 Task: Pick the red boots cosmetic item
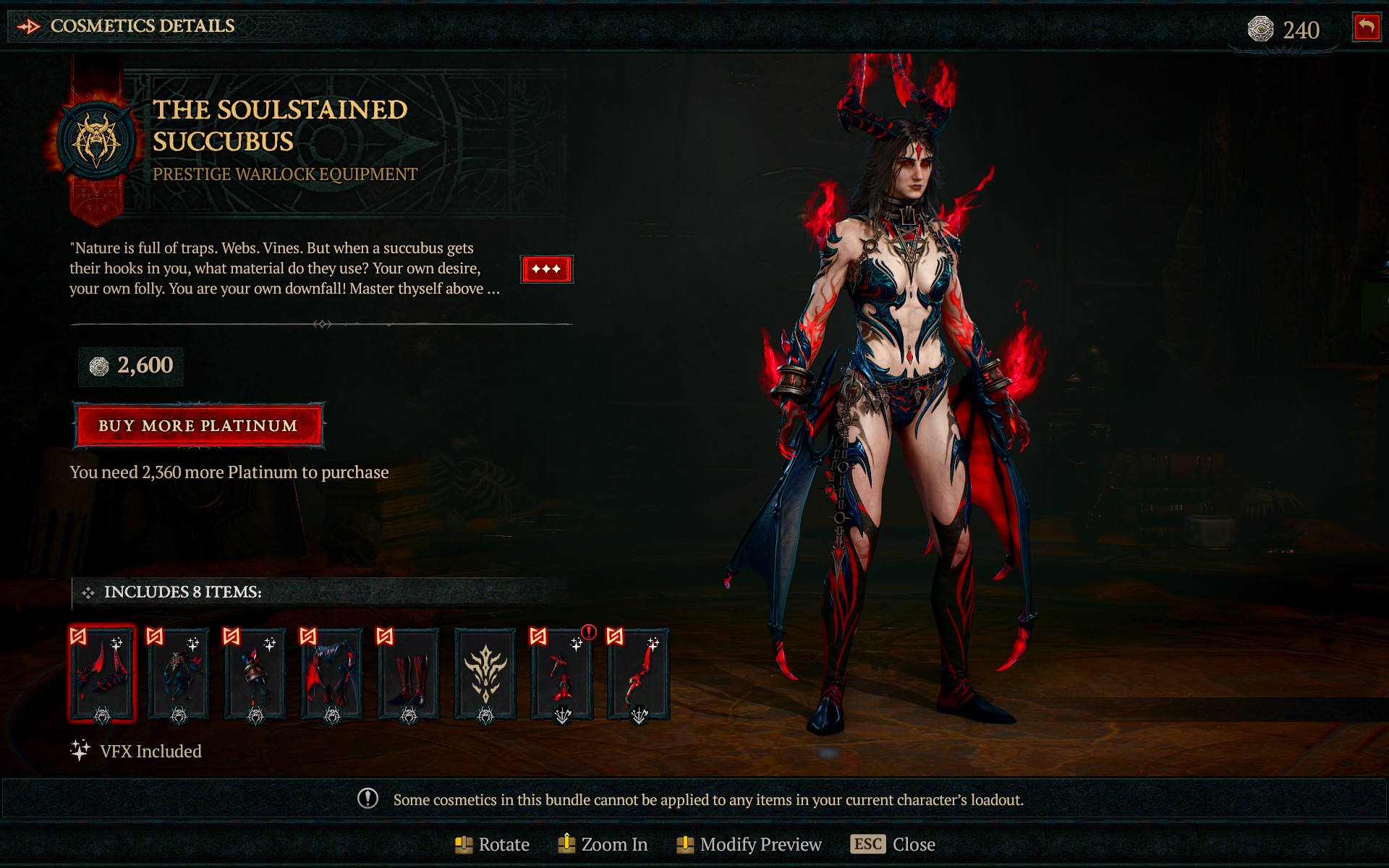[x=409, y=674]
